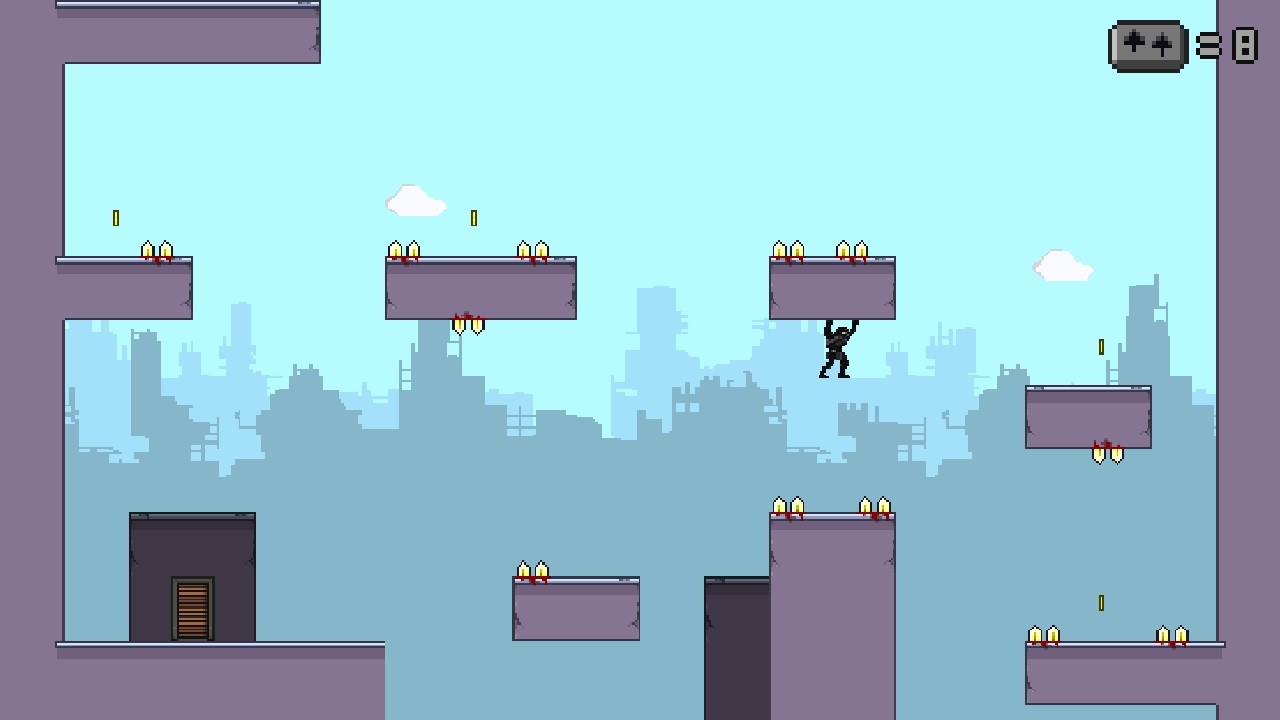Click the cloud beside the right floating platform

point(1060,264)
